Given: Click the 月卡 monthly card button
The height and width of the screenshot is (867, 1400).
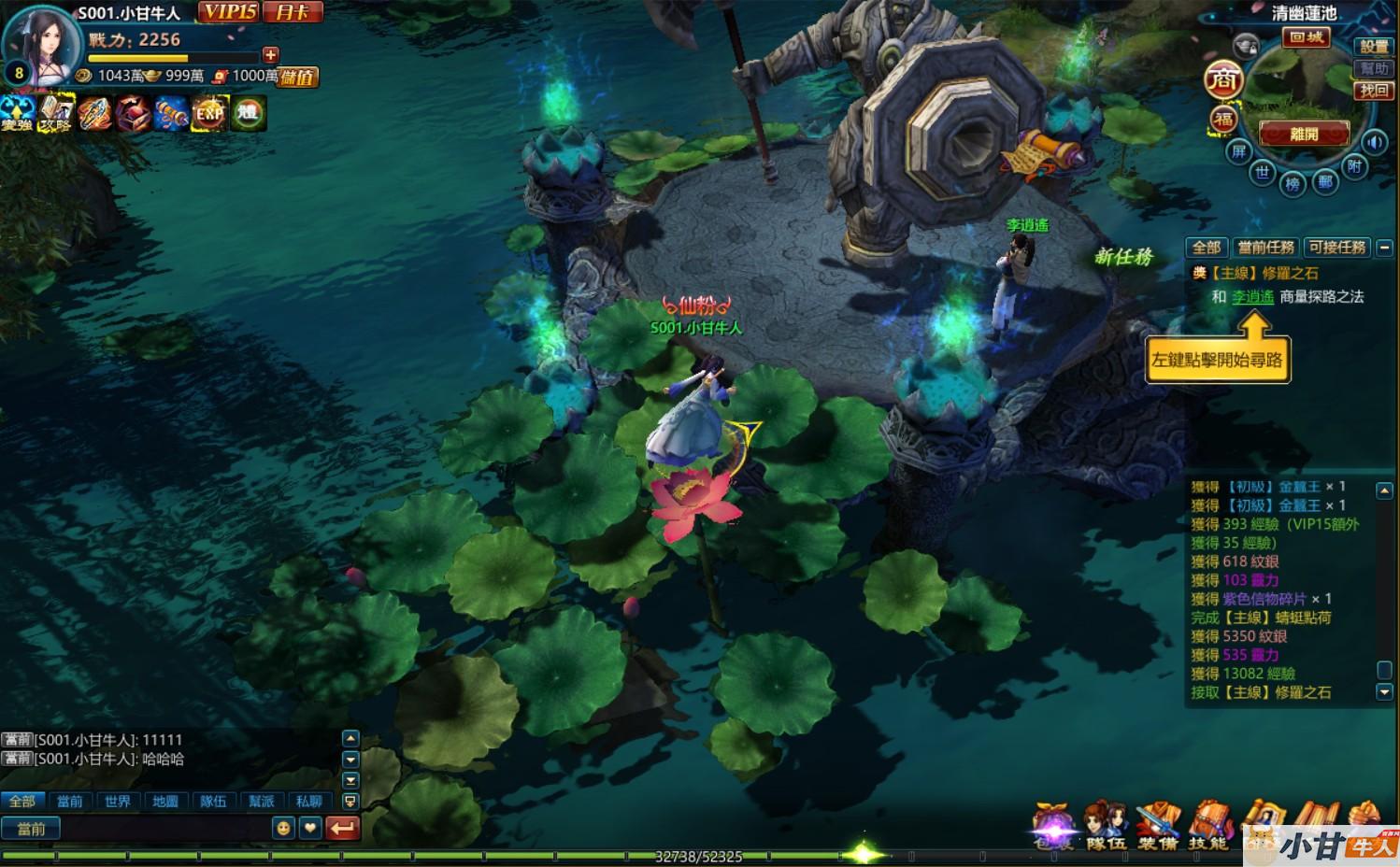Looking at the screenshot, I should pyautogui.click(x=293, y=12).
